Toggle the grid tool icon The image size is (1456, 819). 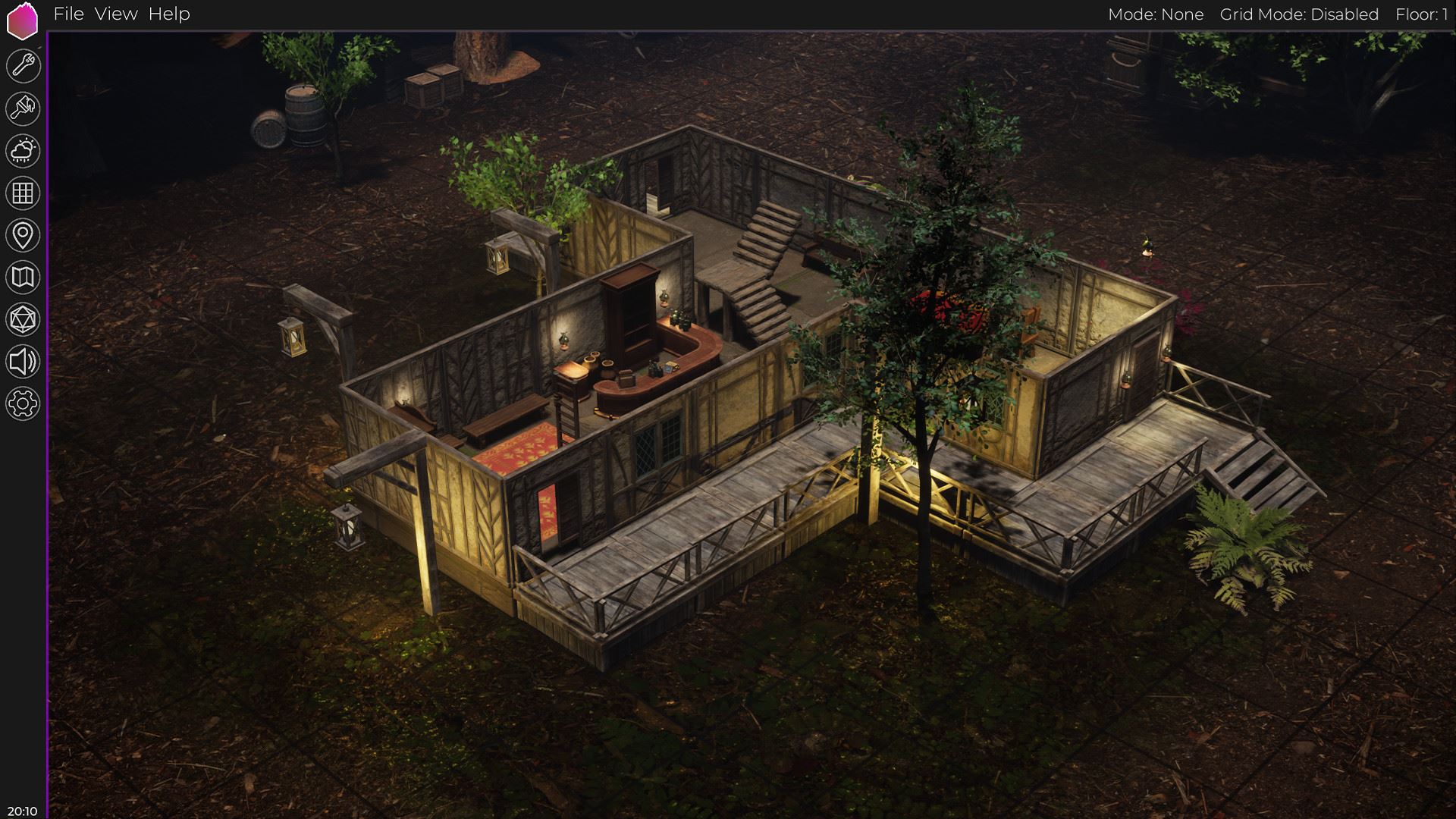pyautogui.click(x=23, y=193)
